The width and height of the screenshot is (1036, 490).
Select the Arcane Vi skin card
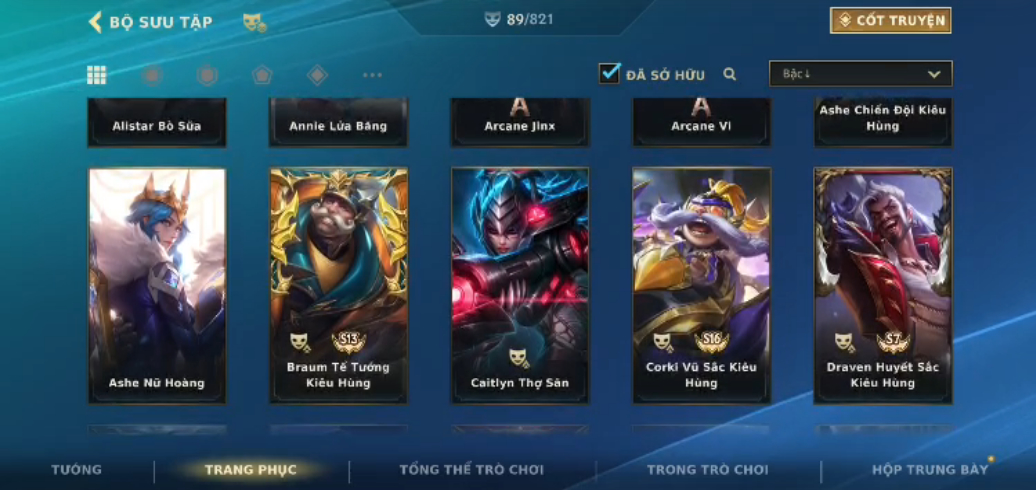click(701, 124)
